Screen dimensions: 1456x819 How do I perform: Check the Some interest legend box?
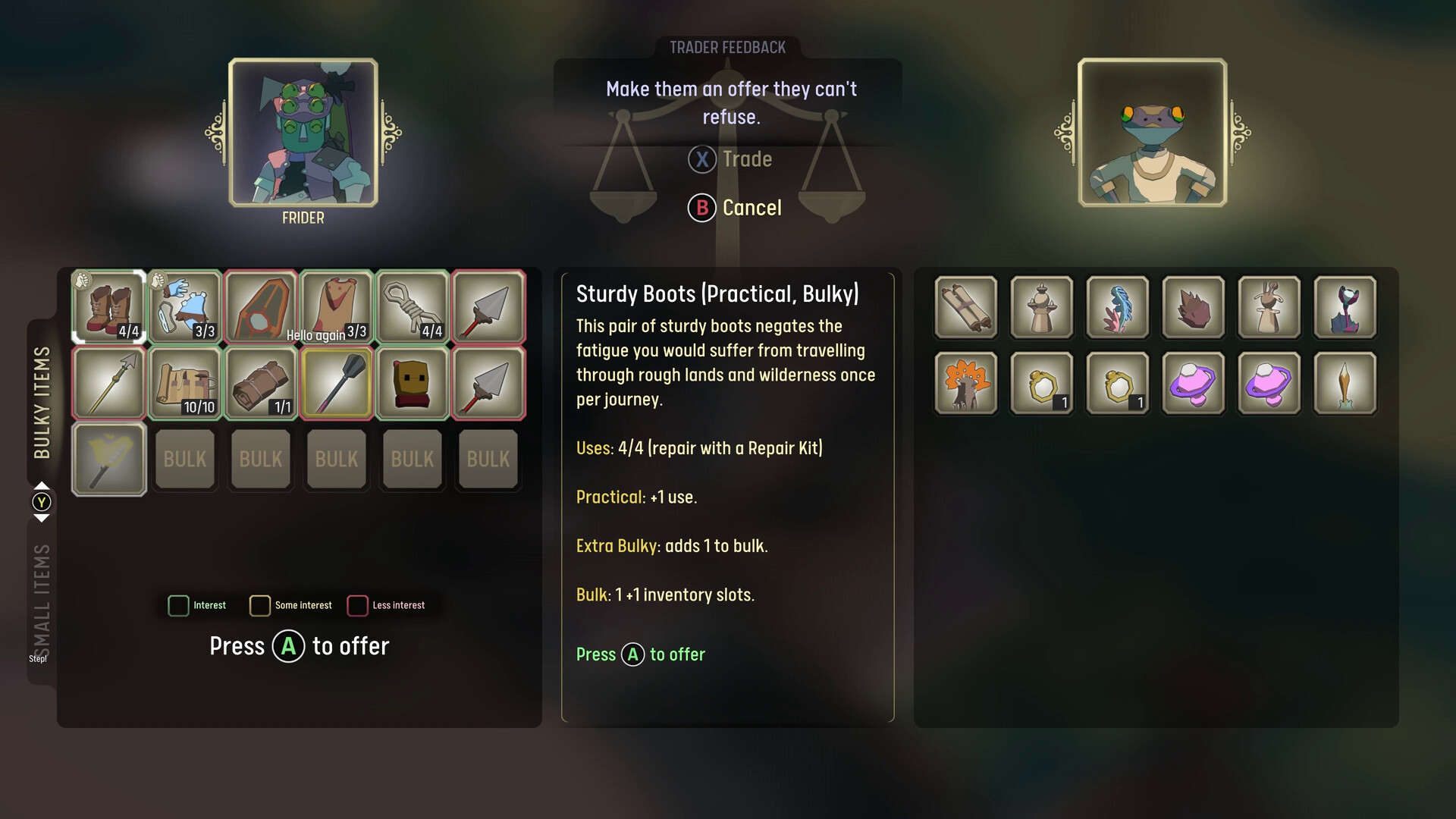260,605
